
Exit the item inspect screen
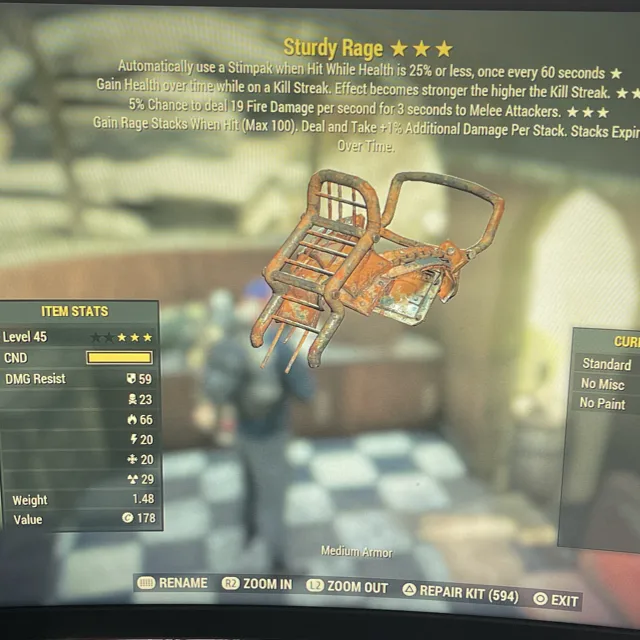tap(556, 599)
